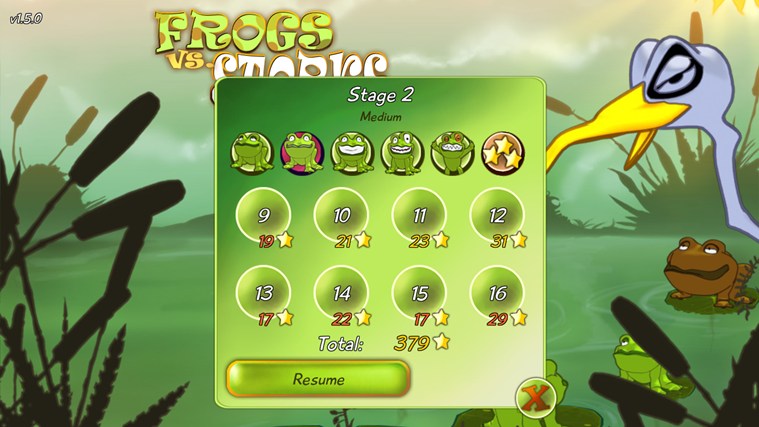The image size is (759, 427).
Task: Switch to the sleepy frog stage icon
Action: tap(252, 153)
